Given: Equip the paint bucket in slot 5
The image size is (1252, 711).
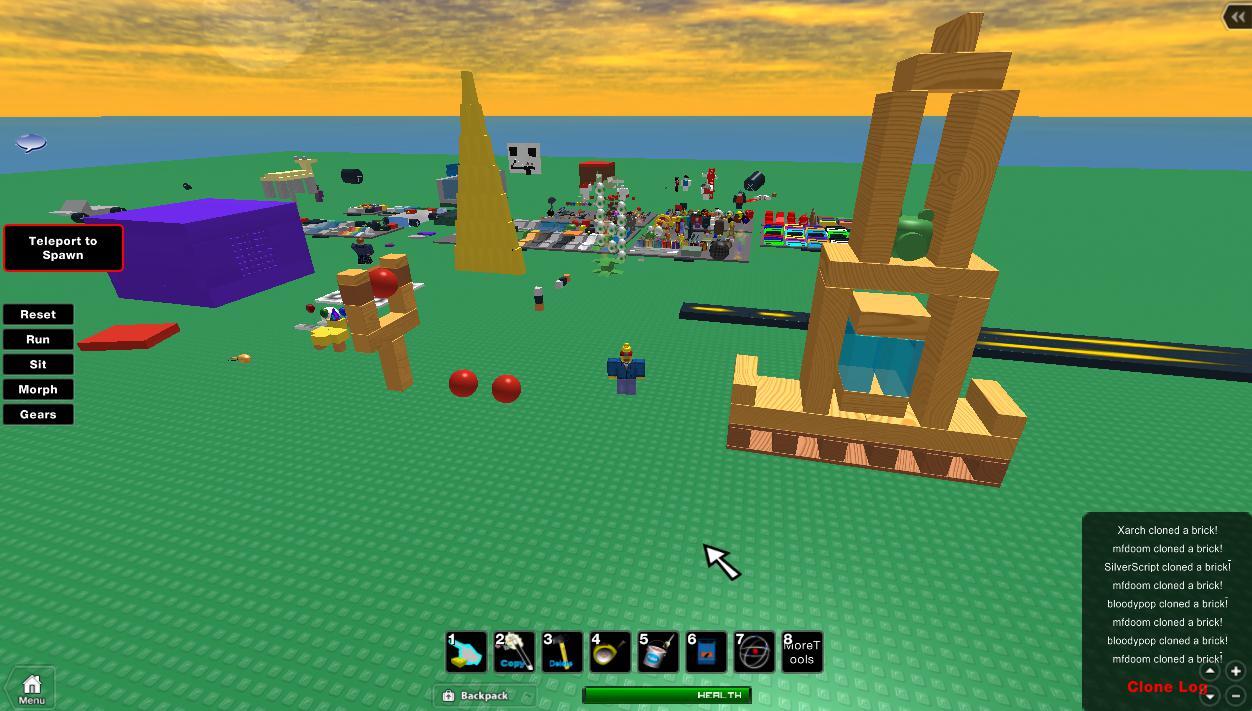Looking at the screenshot, I should point(658,652).
